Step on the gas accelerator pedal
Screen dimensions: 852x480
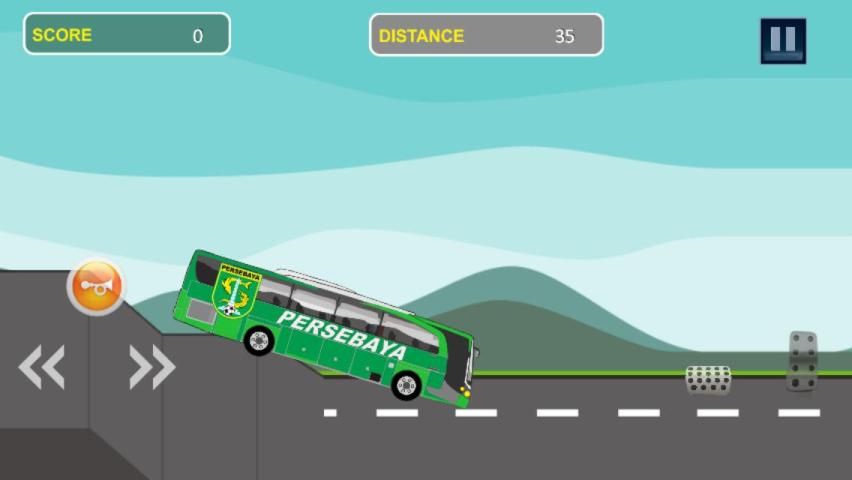click(802, 361)
